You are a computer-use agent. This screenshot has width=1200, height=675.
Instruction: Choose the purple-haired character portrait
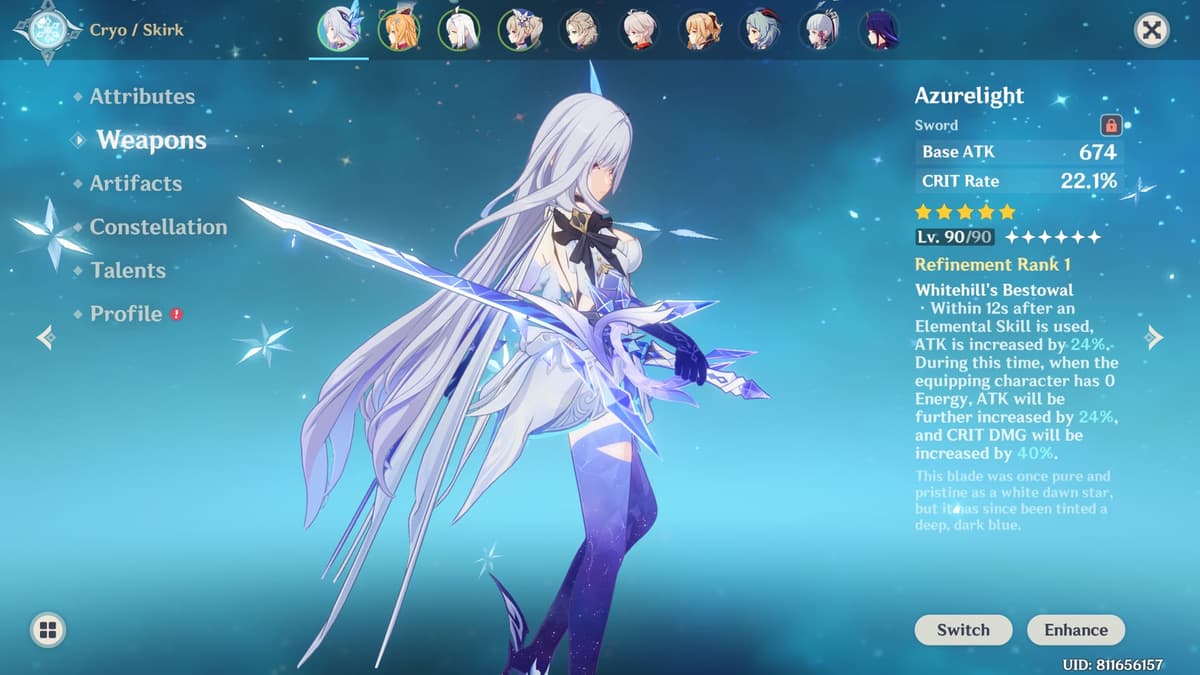click(879, 30)
